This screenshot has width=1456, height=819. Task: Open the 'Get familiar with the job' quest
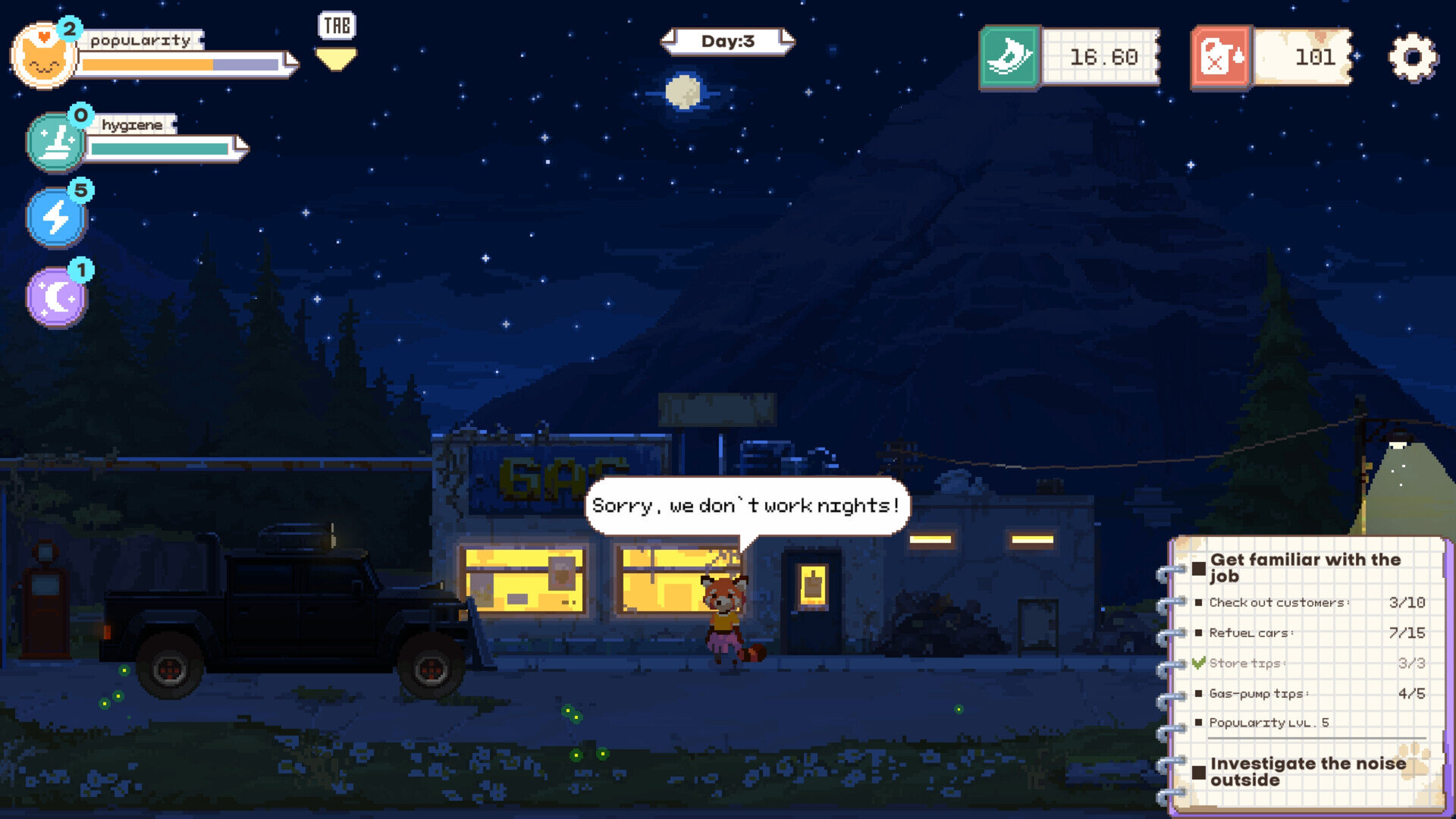(1304, 567)
